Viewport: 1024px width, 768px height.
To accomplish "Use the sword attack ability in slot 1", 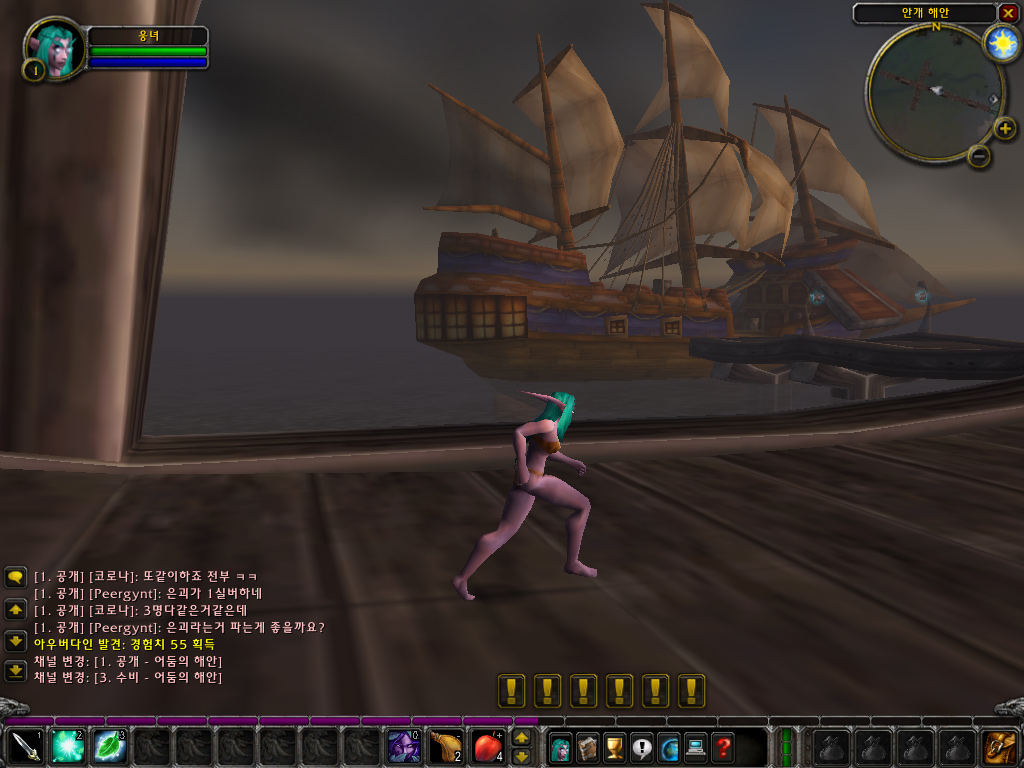I will tap(24, 747).
